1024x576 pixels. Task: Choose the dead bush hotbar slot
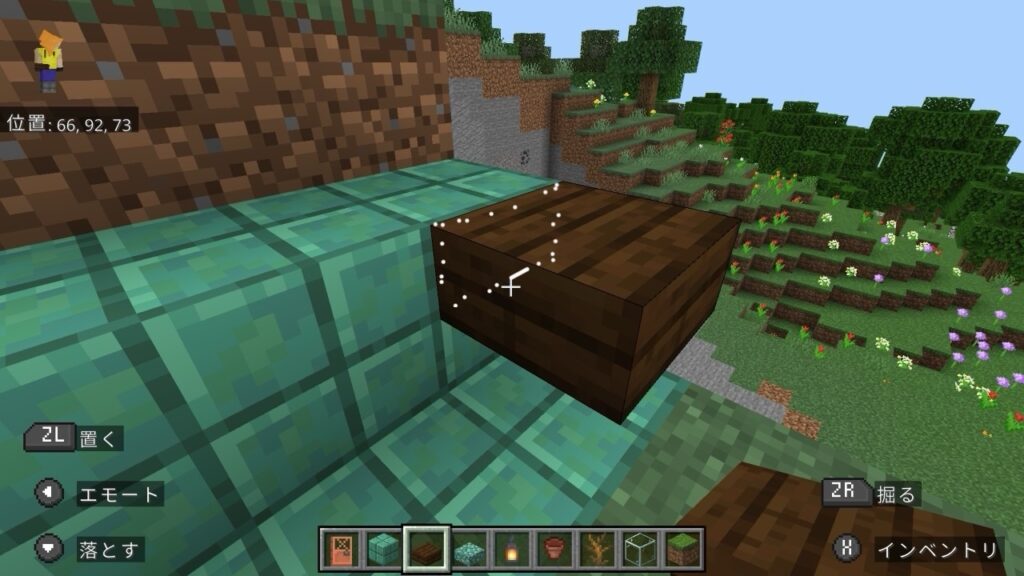pos(597,549)
